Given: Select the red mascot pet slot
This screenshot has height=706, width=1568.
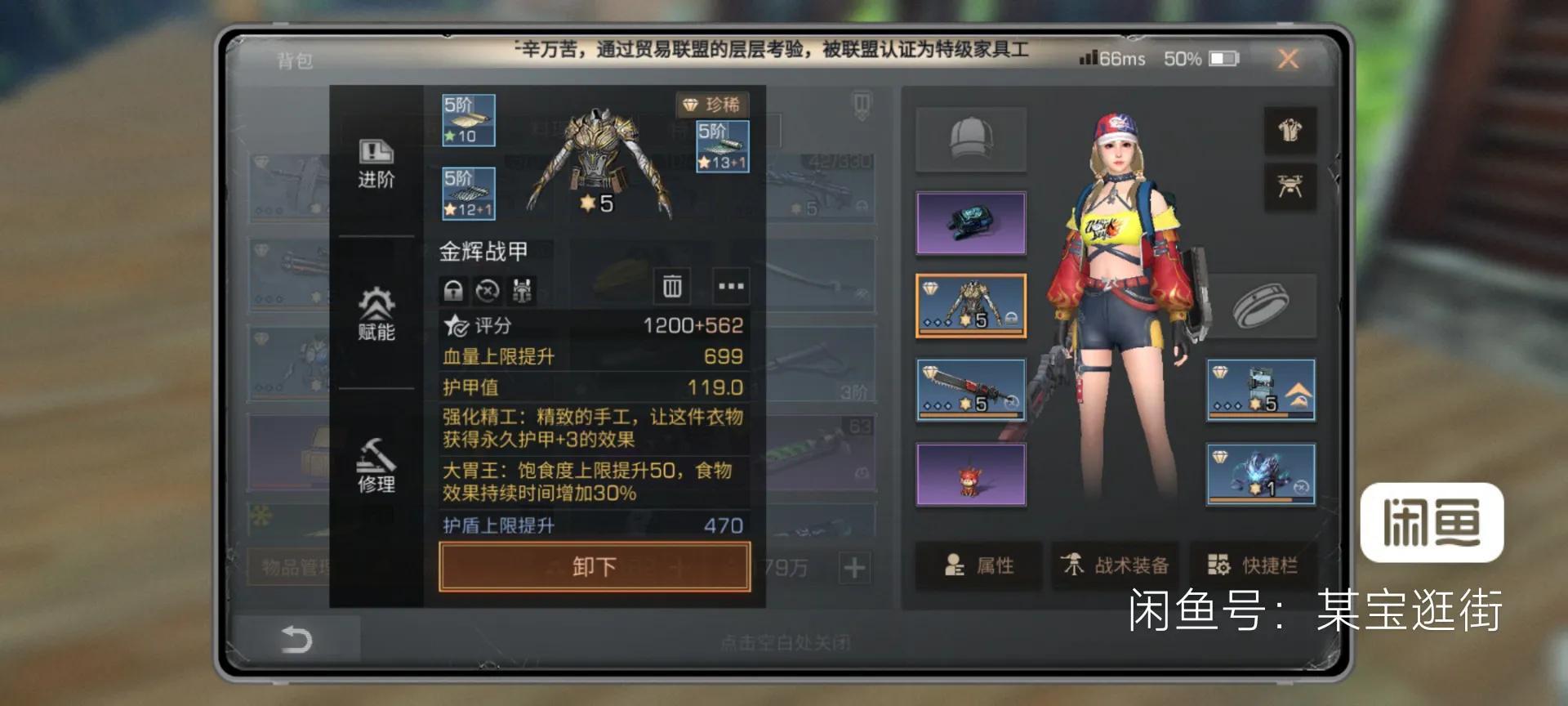Looking at the screenshot, I should pos(971,476).
